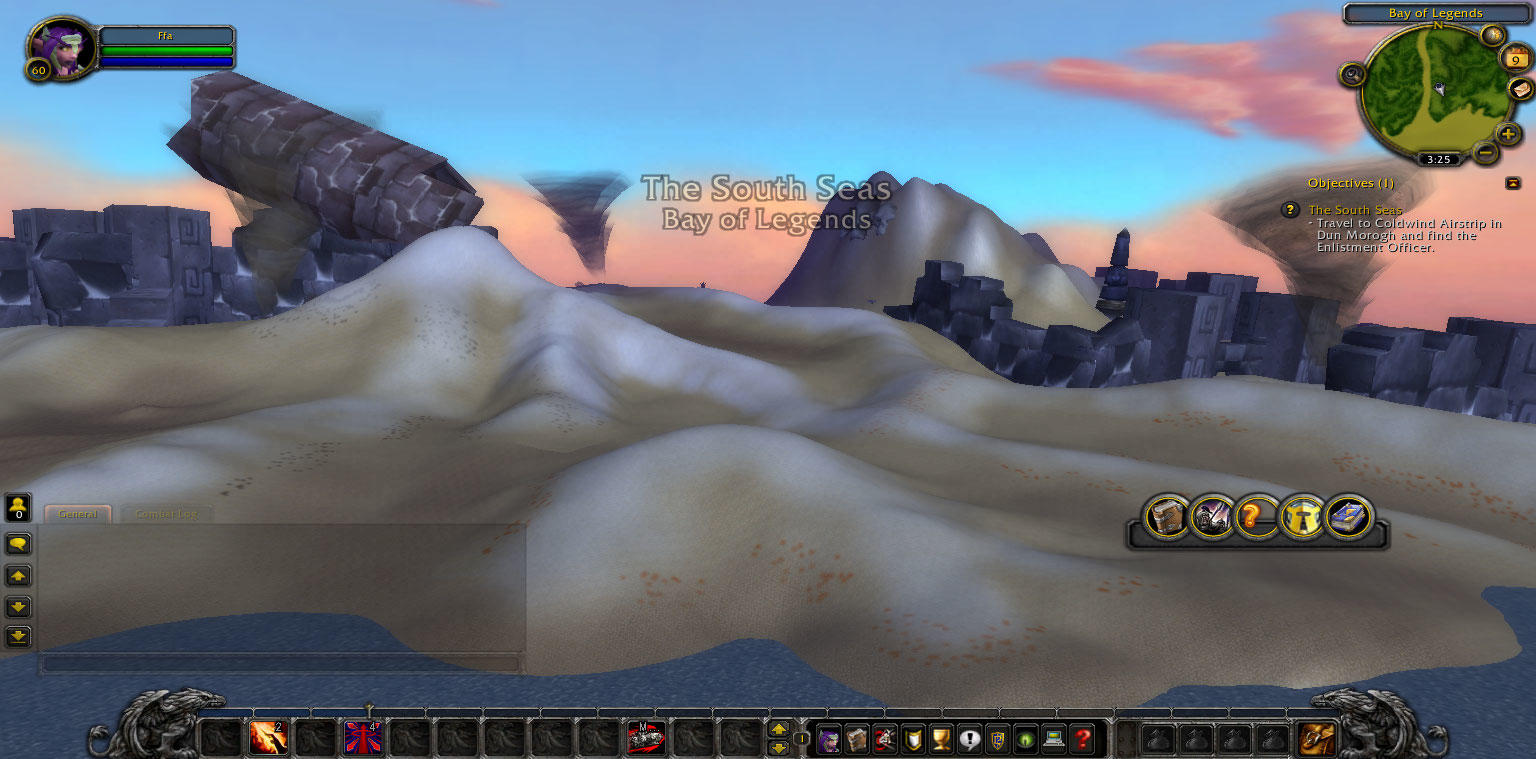Open the Talents pane via the red icon
Image resolution: width=1536 pixels, height=759 pixels.
pyautogui.click(x=885, y=738)
